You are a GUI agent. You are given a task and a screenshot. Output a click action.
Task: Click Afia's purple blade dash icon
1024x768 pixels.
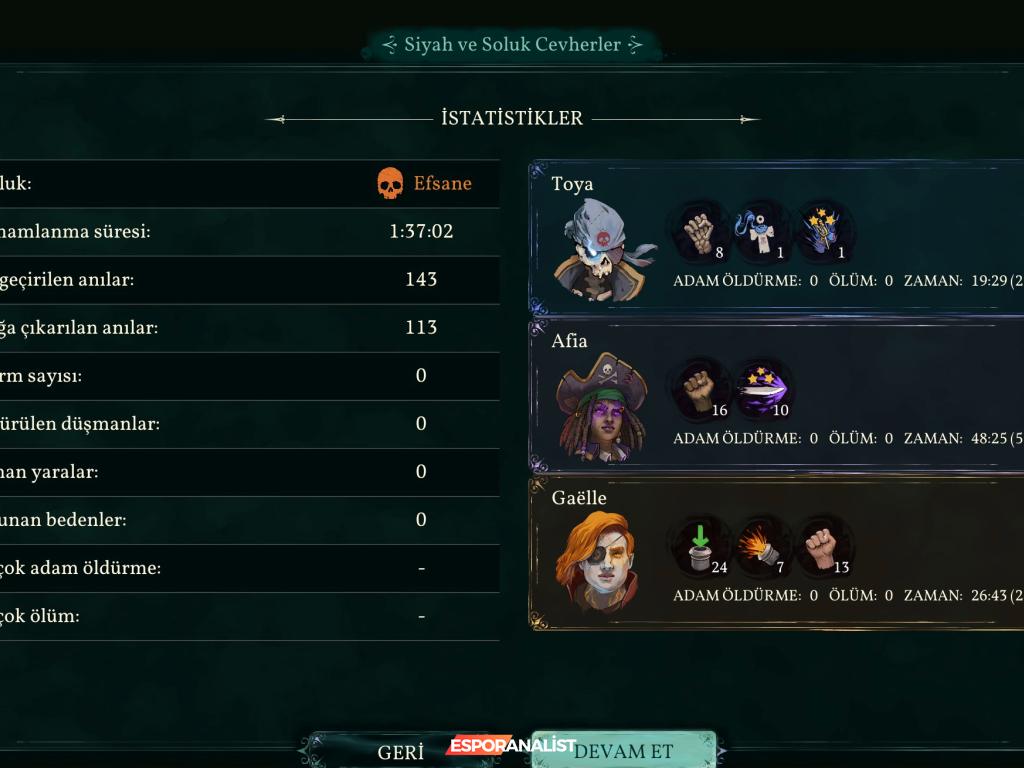(765, 390)
